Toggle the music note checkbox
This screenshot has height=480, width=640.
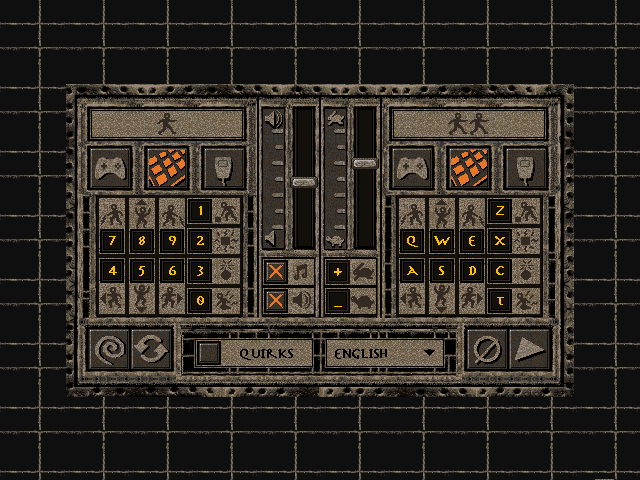tap(277, 271)
